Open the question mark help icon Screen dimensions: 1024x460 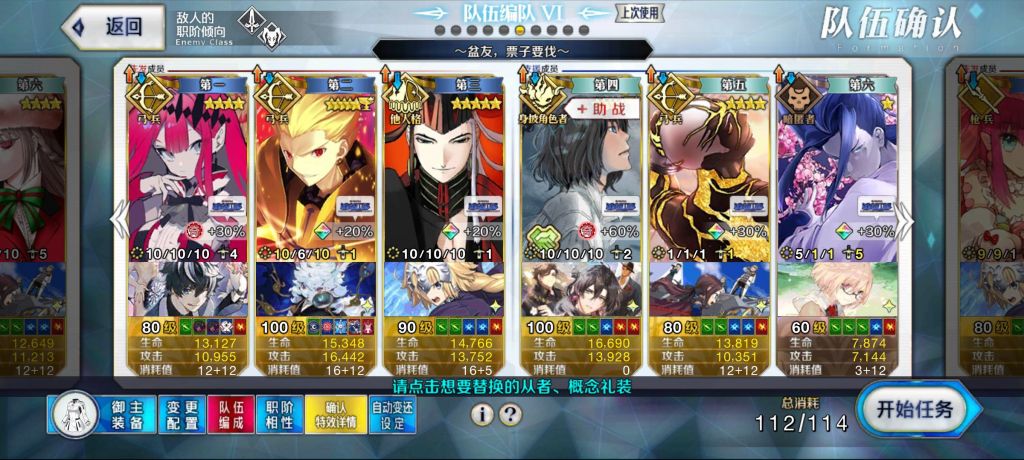tap(510, 414)
